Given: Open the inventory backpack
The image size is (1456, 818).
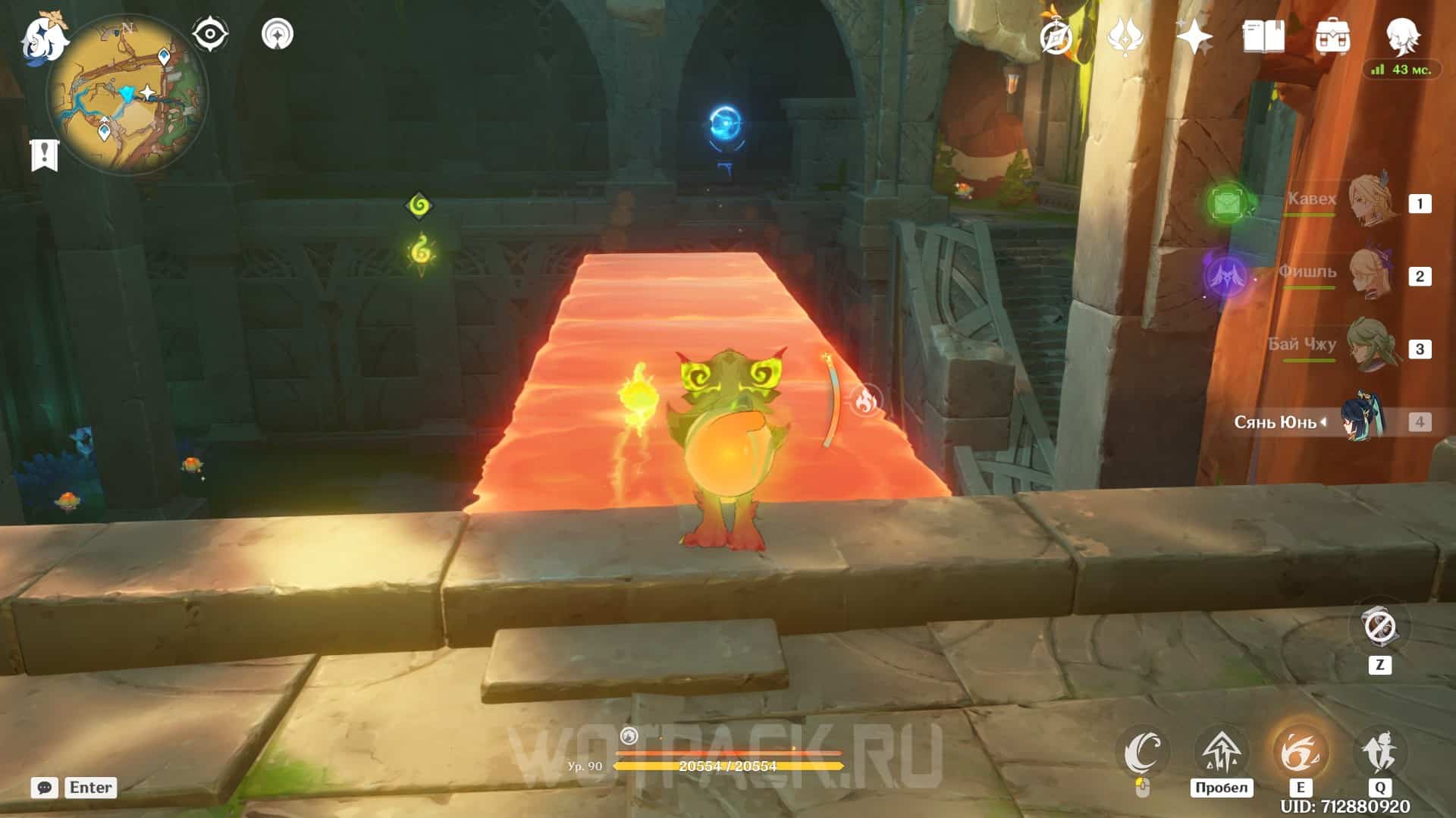Looking at the screenshot, I should [x=1332, y=36].
